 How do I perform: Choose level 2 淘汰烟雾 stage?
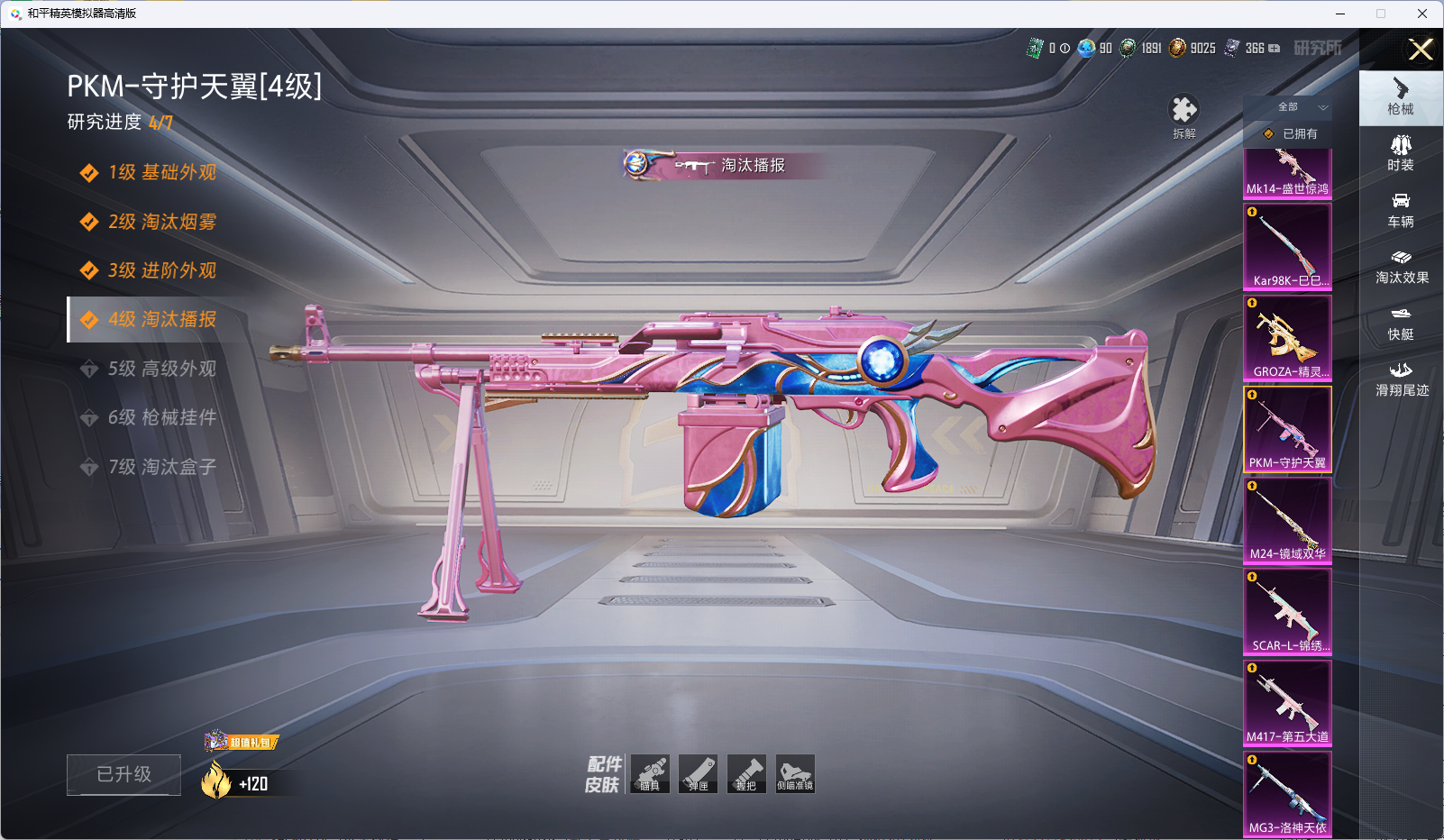point(161,222)
